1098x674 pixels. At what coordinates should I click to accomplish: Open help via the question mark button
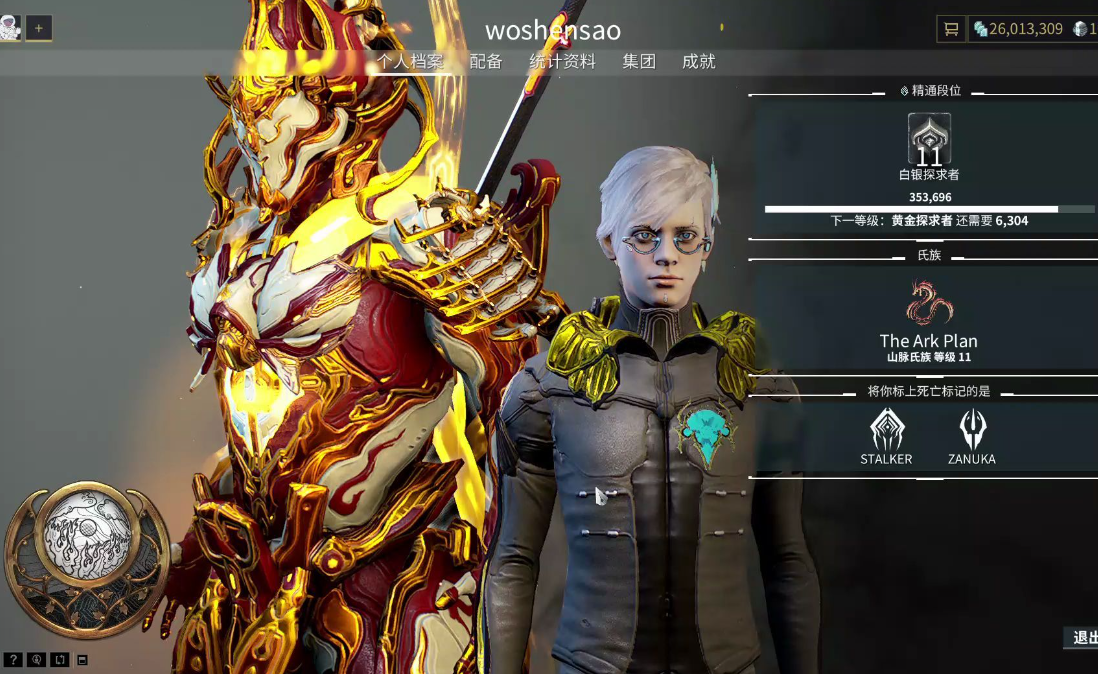coord(13,660)
